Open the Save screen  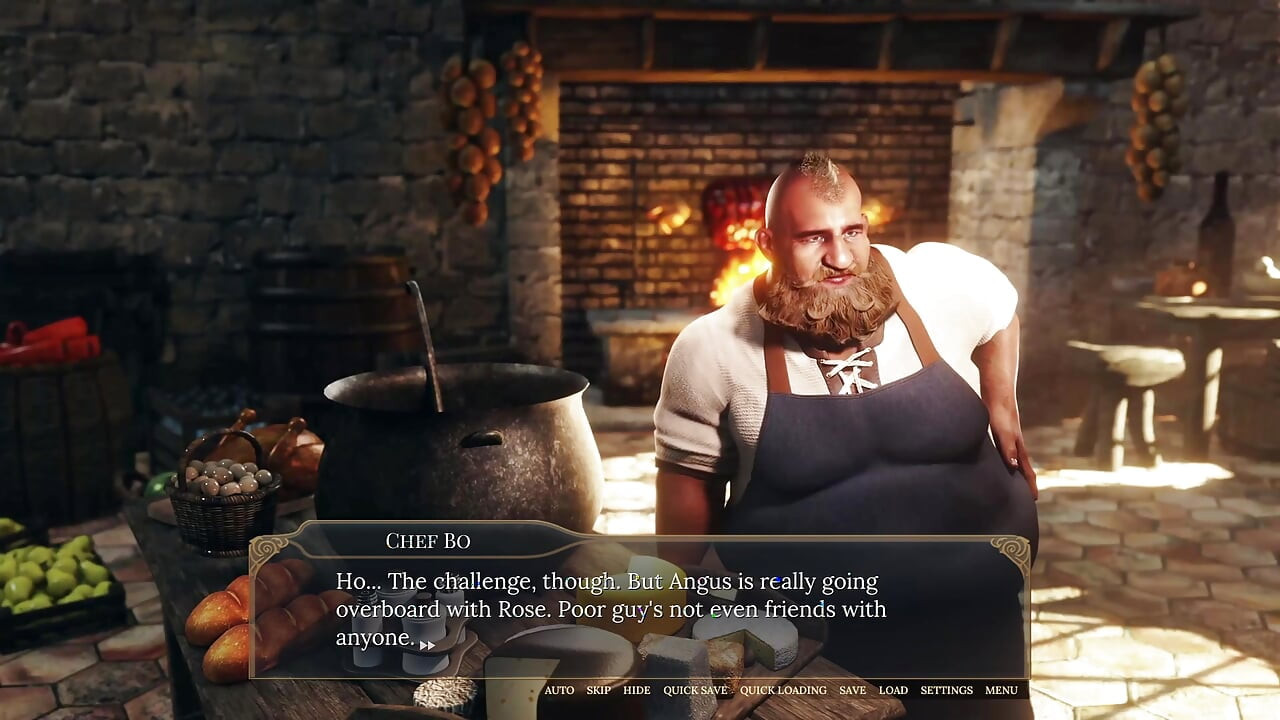point(852,690)
